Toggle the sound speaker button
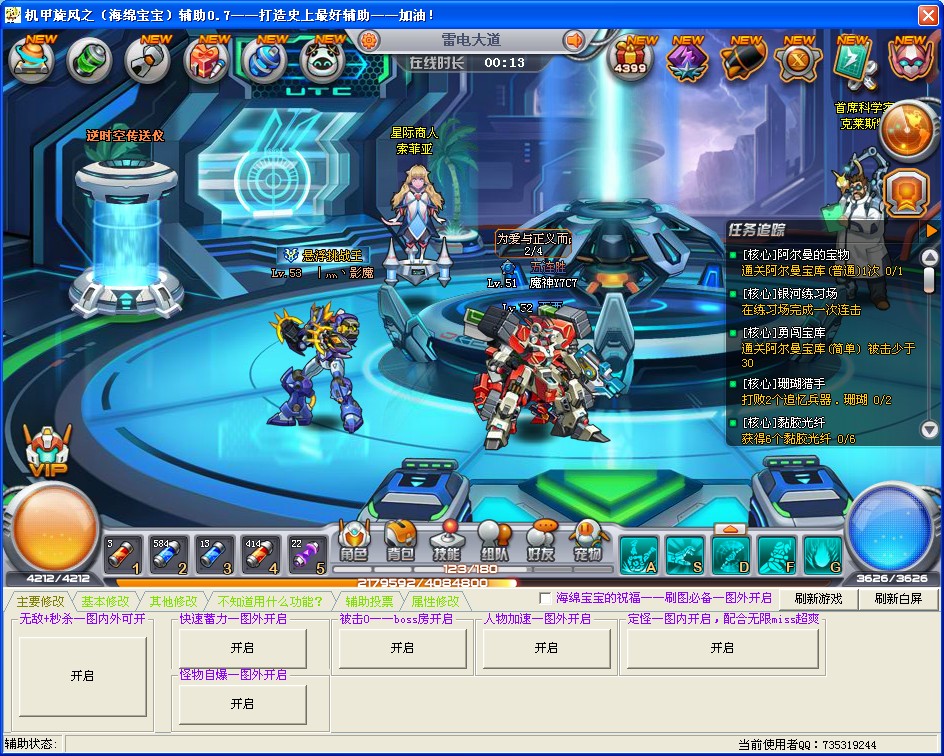 [x=574, y=40]
